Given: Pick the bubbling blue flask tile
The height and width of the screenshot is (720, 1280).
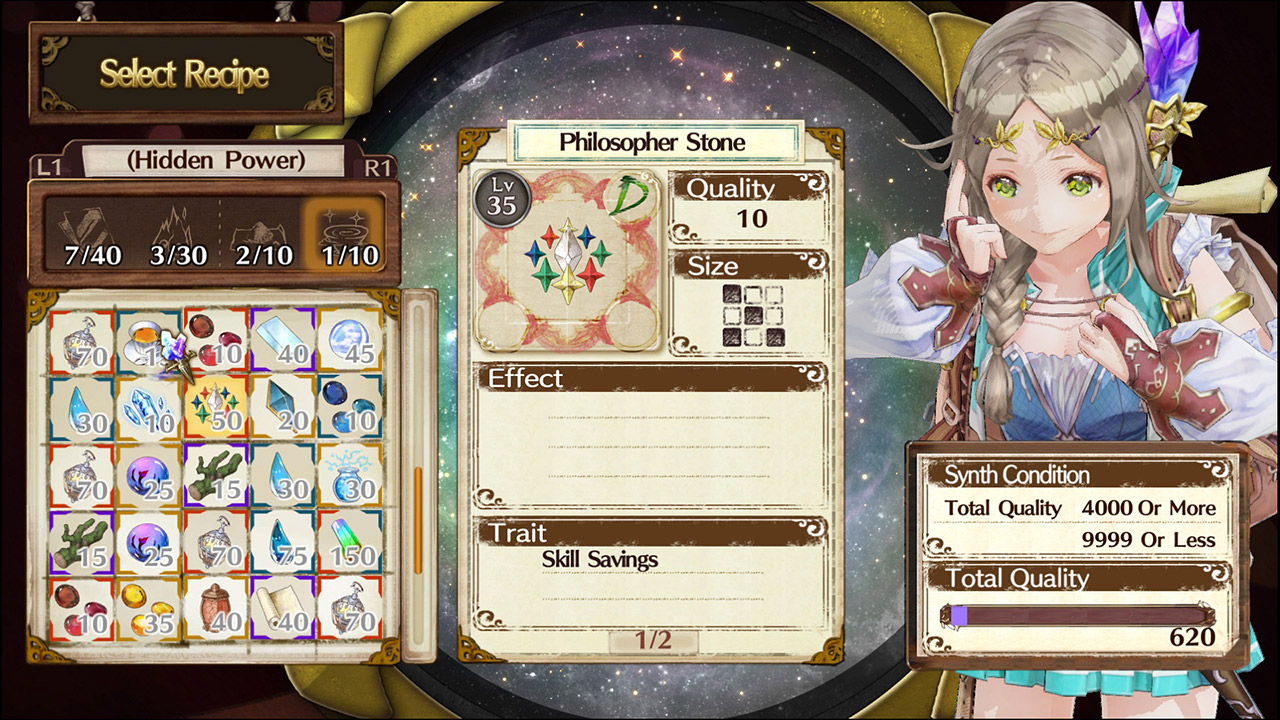Looking at the screenshot, I should [x=350, y=475].
